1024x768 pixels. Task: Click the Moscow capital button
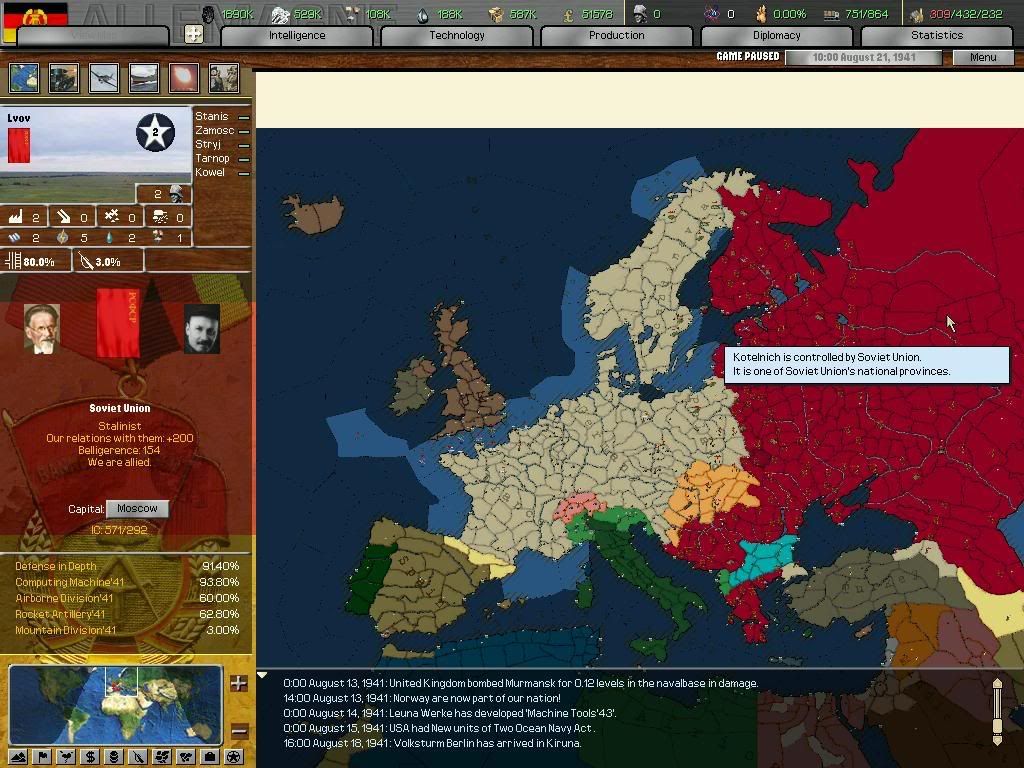tap(137, 509)
